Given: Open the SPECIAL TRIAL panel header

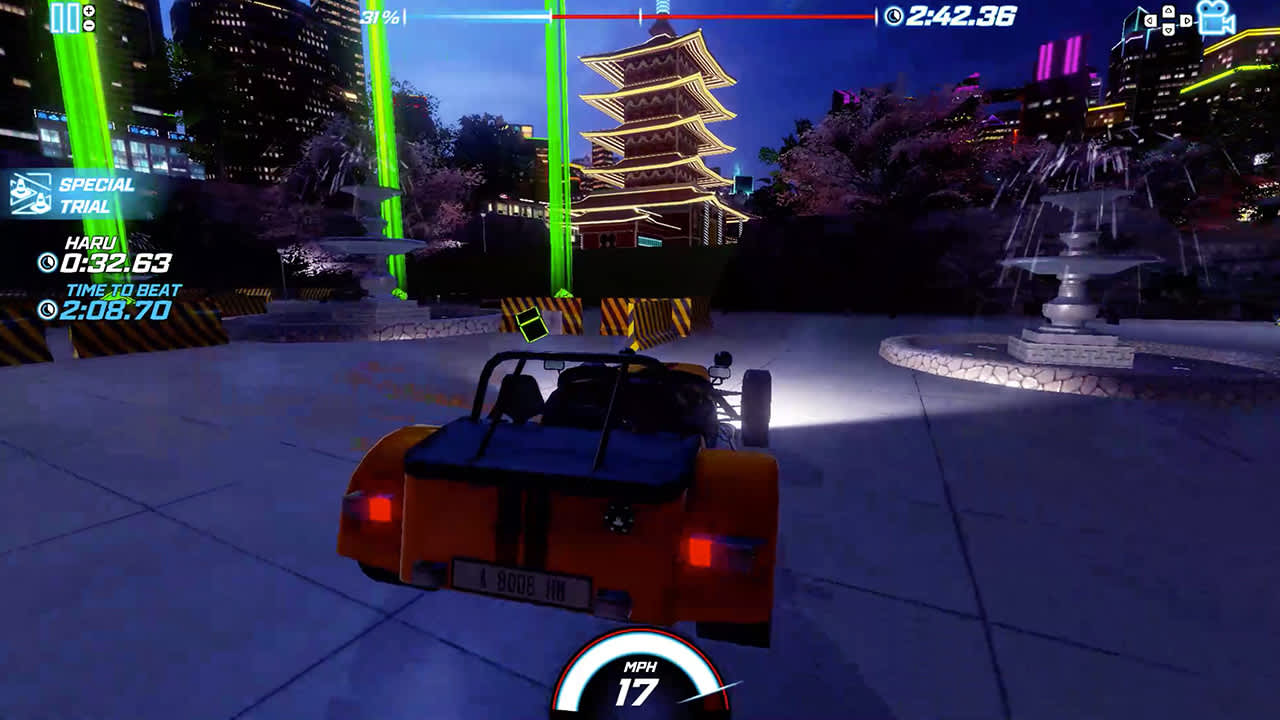Looking at the screenshot, I should click(95, 191).
